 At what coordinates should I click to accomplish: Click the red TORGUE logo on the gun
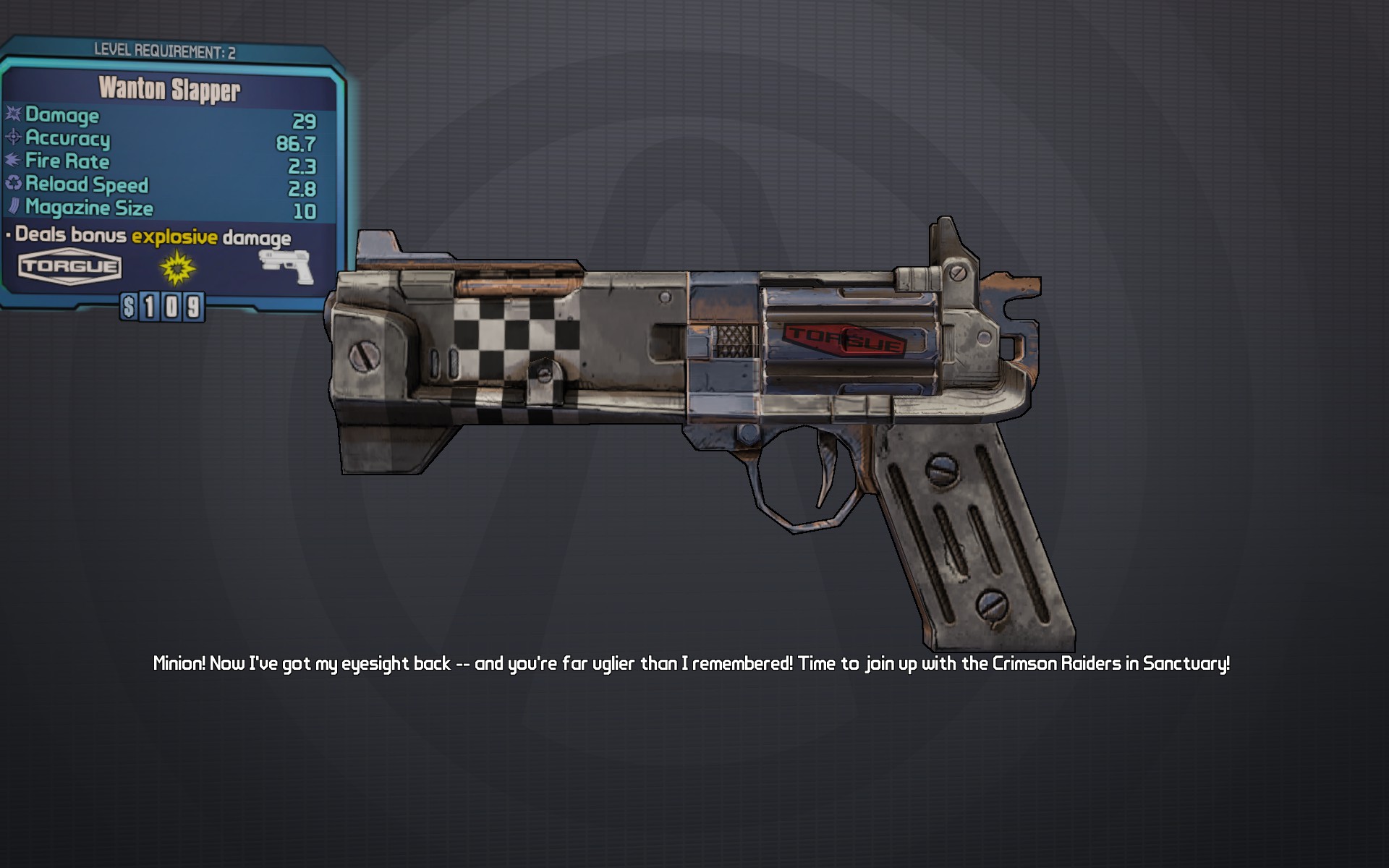(845, 337)
